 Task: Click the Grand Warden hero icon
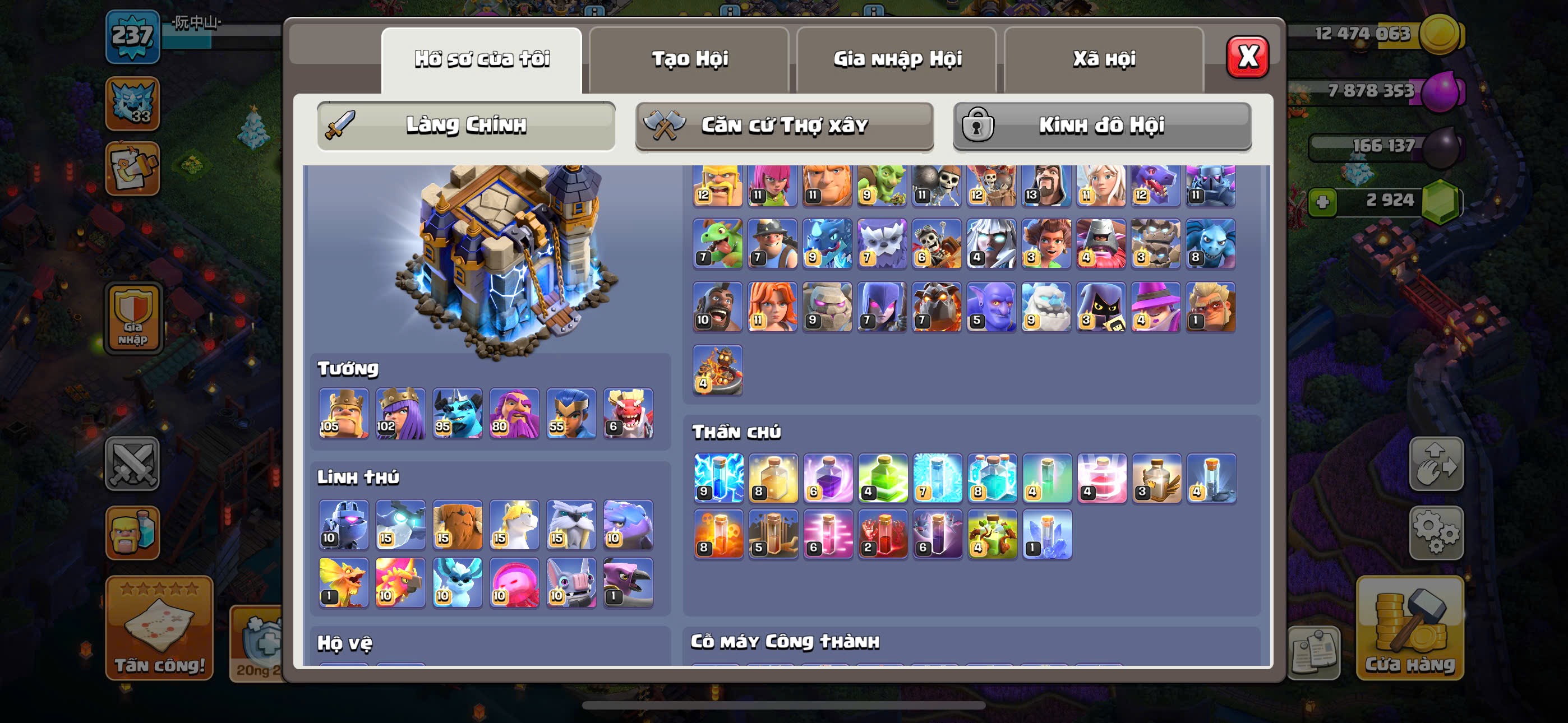(514, 413)
